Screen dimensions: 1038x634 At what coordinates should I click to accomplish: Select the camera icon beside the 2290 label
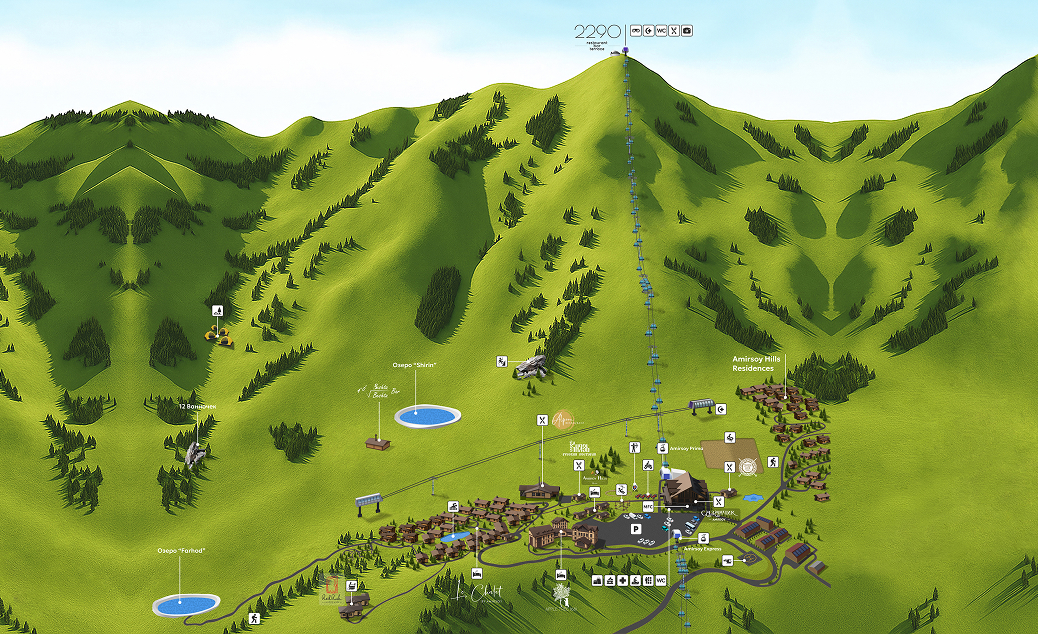point(687,31)
